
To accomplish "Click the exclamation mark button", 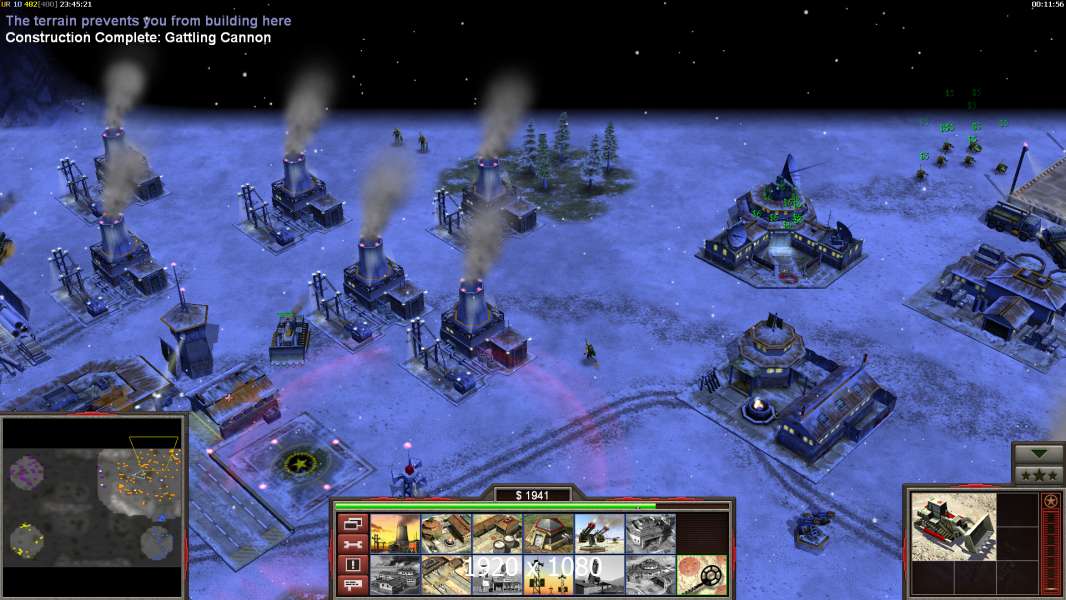I will (x=352, y=565).
